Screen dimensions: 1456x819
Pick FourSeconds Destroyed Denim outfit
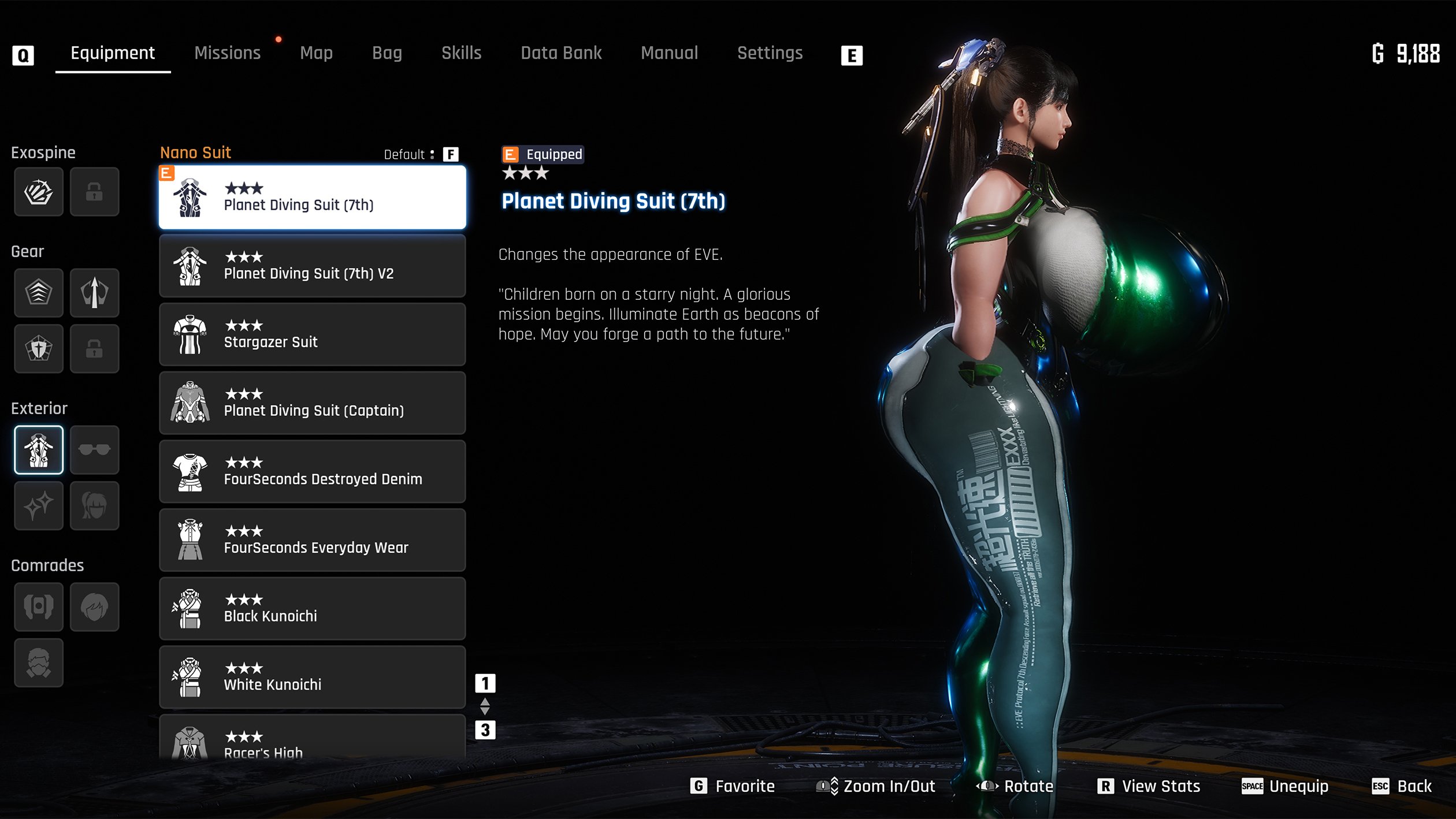pos(312,472)
